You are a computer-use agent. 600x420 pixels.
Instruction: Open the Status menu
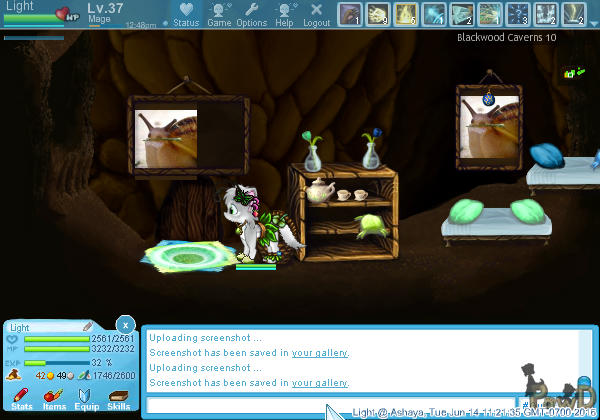click(x=185, y=14)
